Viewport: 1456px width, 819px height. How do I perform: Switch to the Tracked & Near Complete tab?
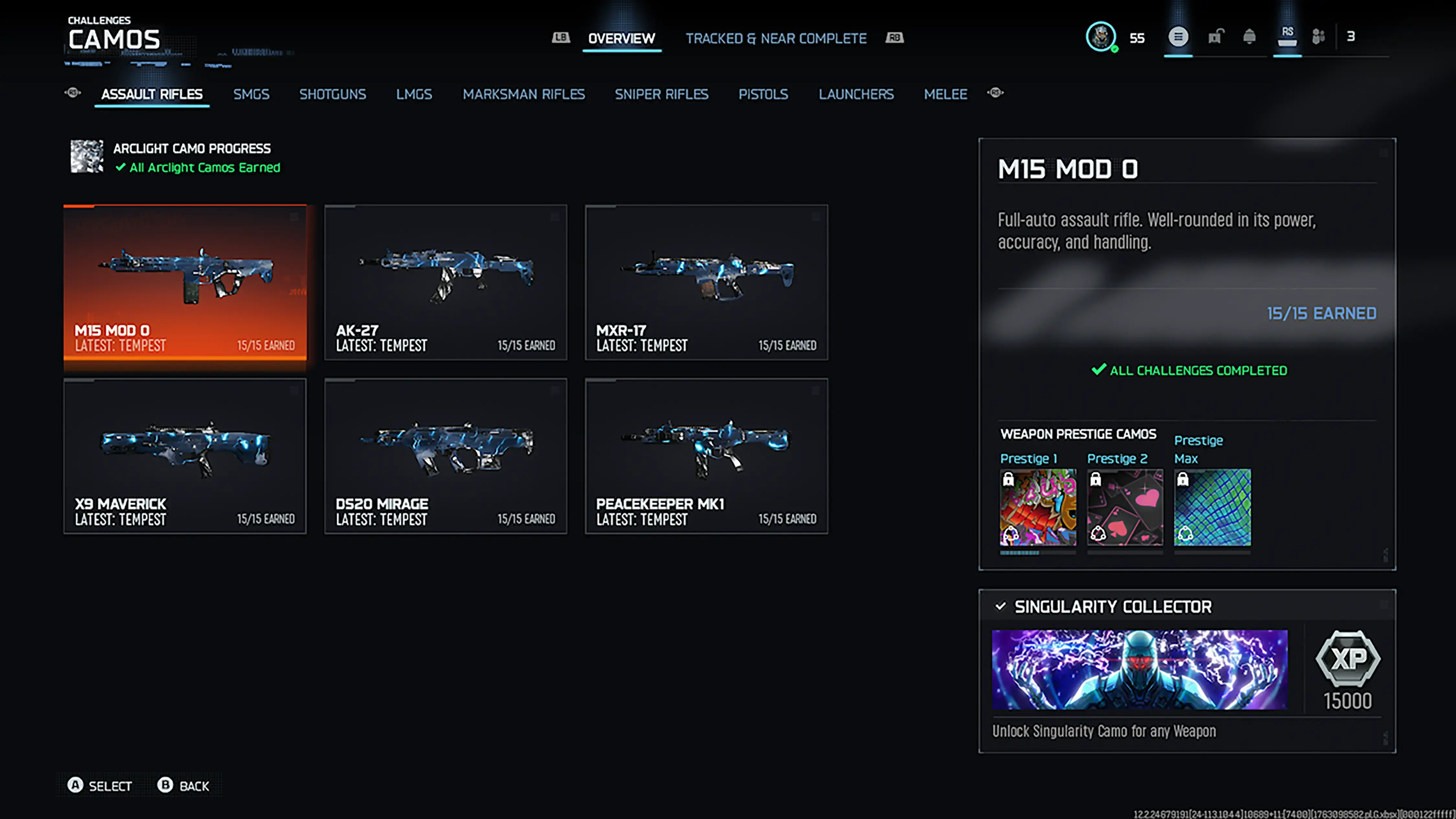pos(777,39)
